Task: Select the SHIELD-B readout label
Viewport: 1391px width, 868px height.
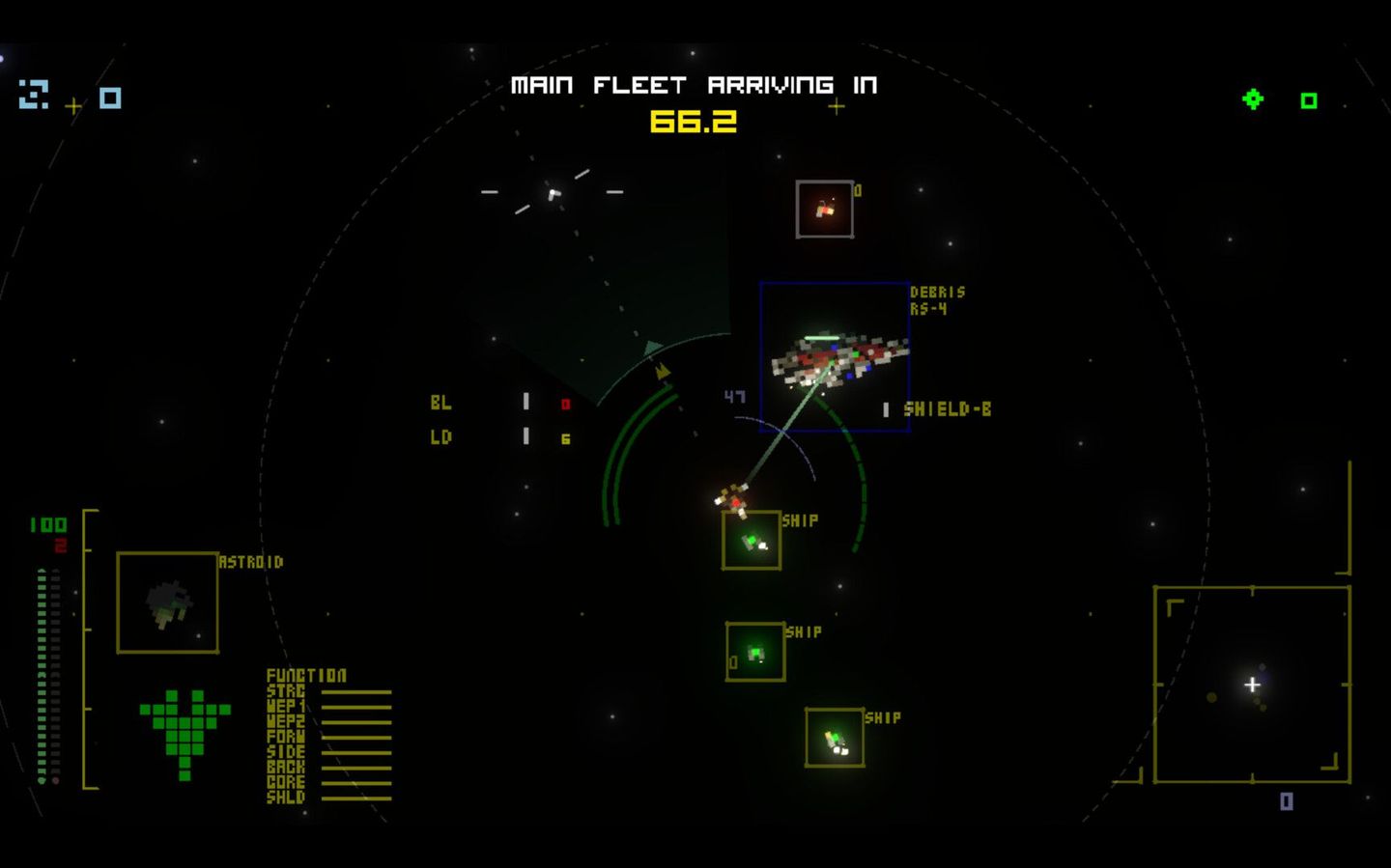Action: tap(950, 408)
